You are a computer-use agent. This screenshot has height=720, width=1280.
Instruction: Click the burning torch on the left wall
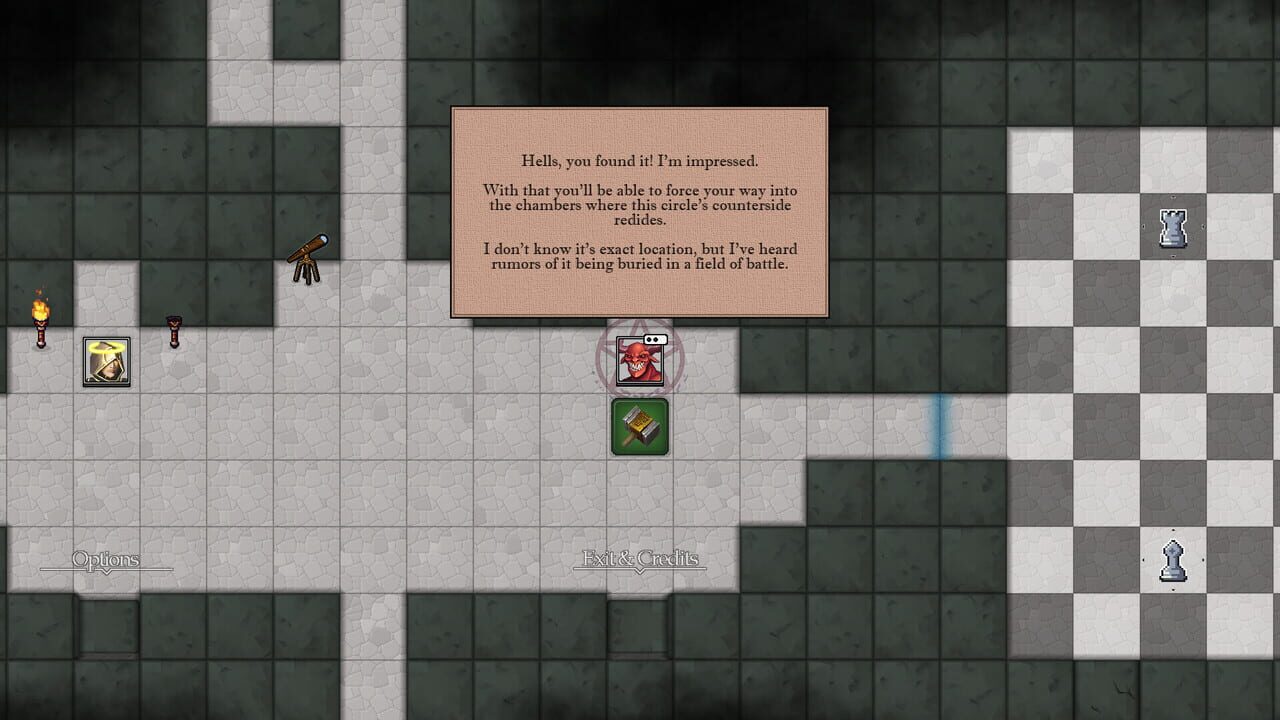[x=40, y=315]
